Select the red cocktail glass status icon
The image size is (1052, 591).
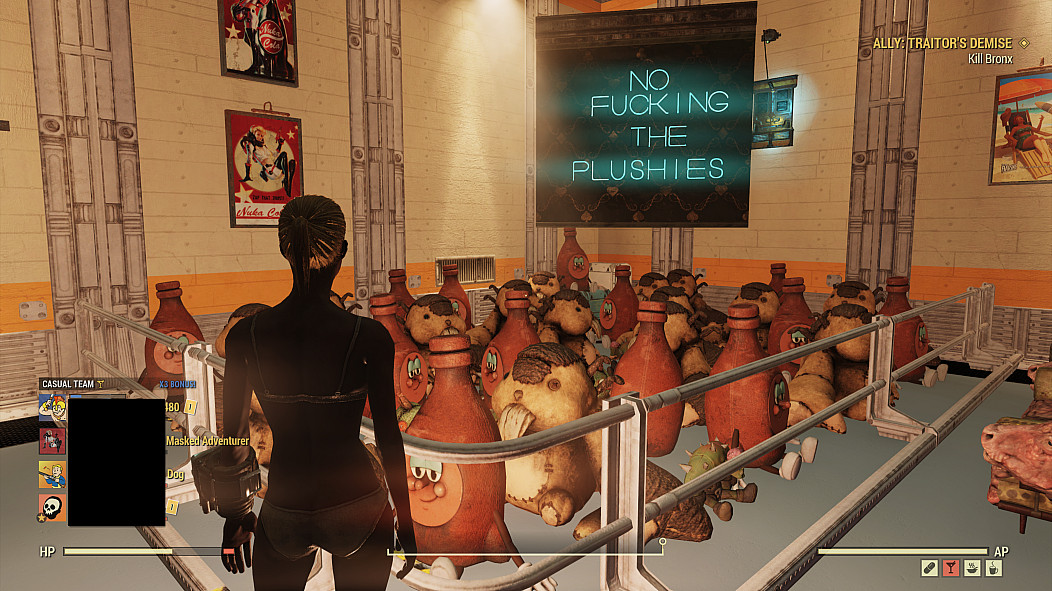pos(950,568)
